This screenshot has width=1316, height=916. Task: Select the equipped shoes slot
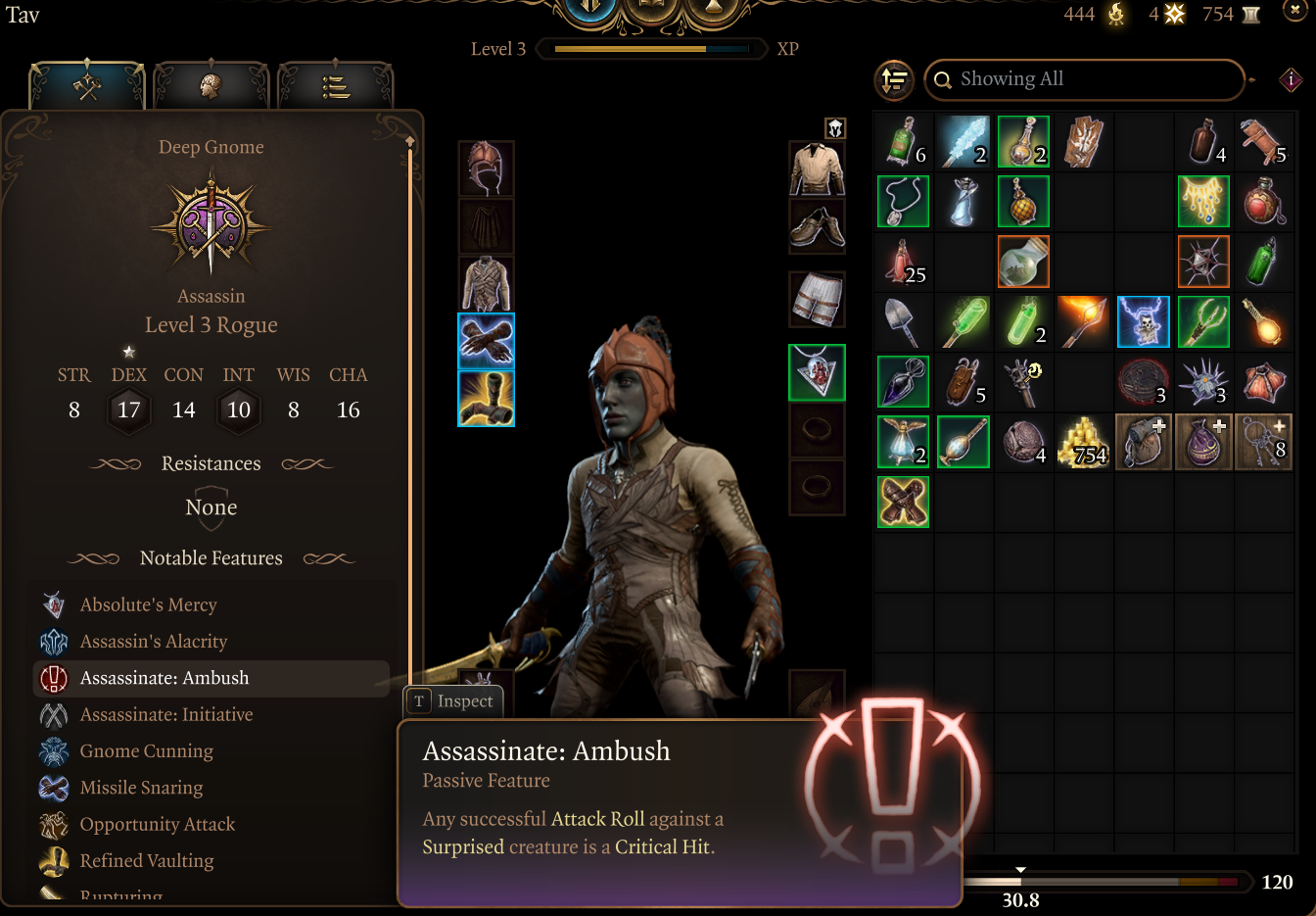(x=817, y=226)
